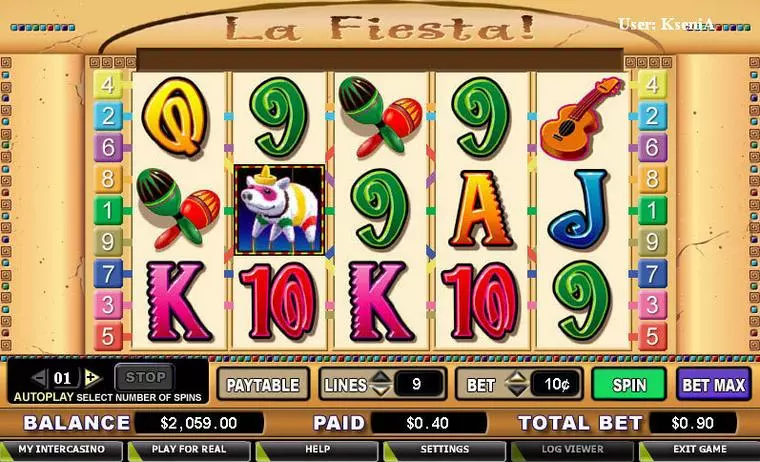Select payline 7 marker on the right side
The height and width of the screenshot is (462, 760).
652,272
